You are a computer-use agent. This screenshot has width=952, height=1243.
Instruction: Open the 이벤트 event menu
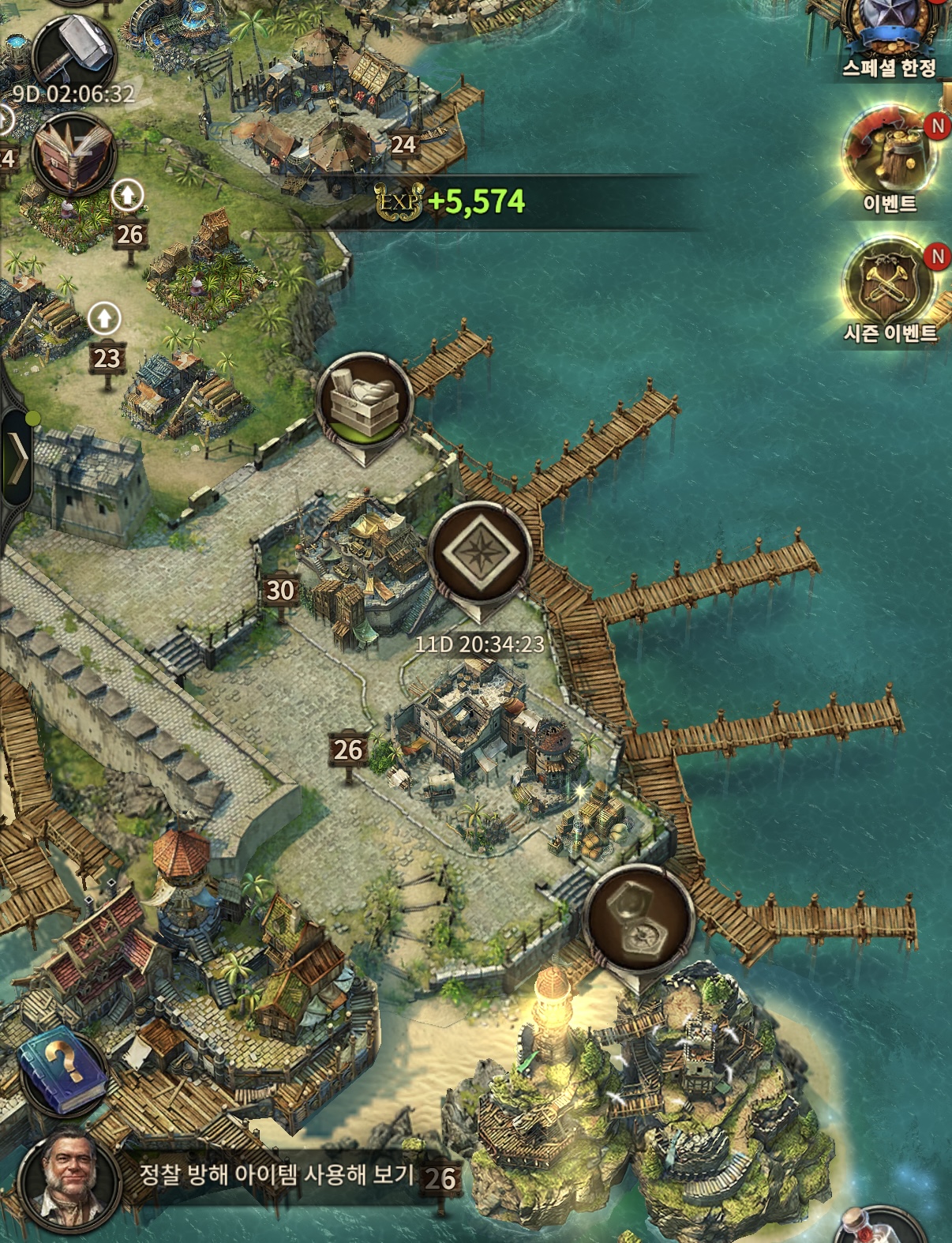[890, 158]
